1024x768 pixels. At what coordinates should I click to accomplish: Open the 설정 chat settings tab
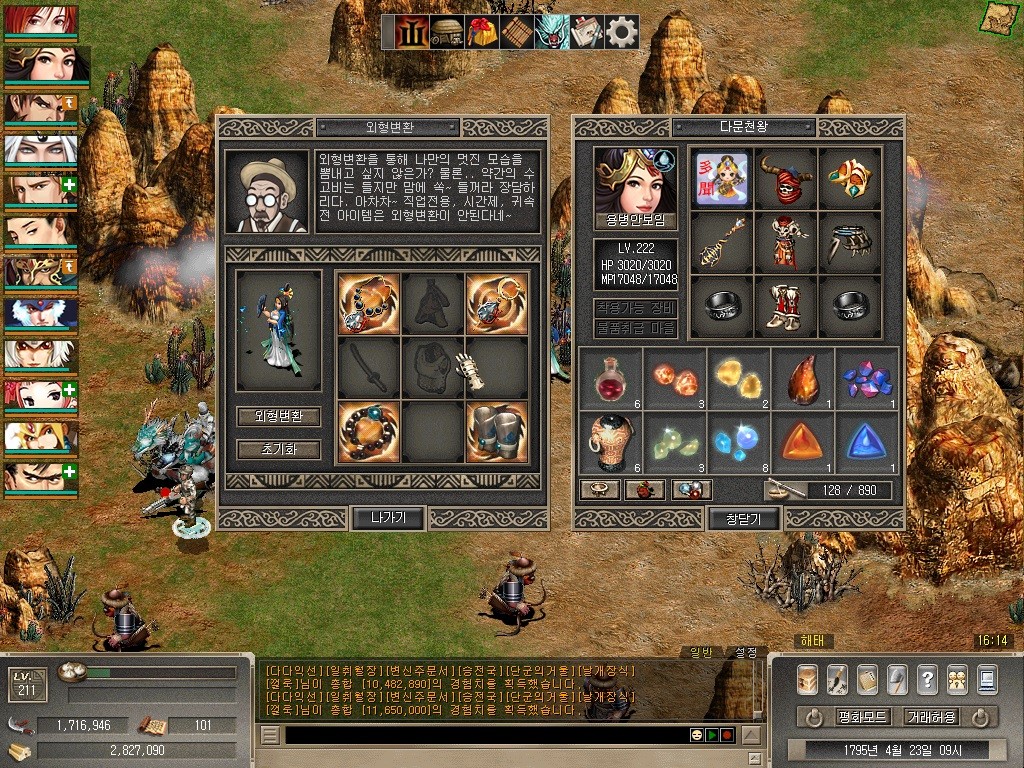click(x=746, y=652)
